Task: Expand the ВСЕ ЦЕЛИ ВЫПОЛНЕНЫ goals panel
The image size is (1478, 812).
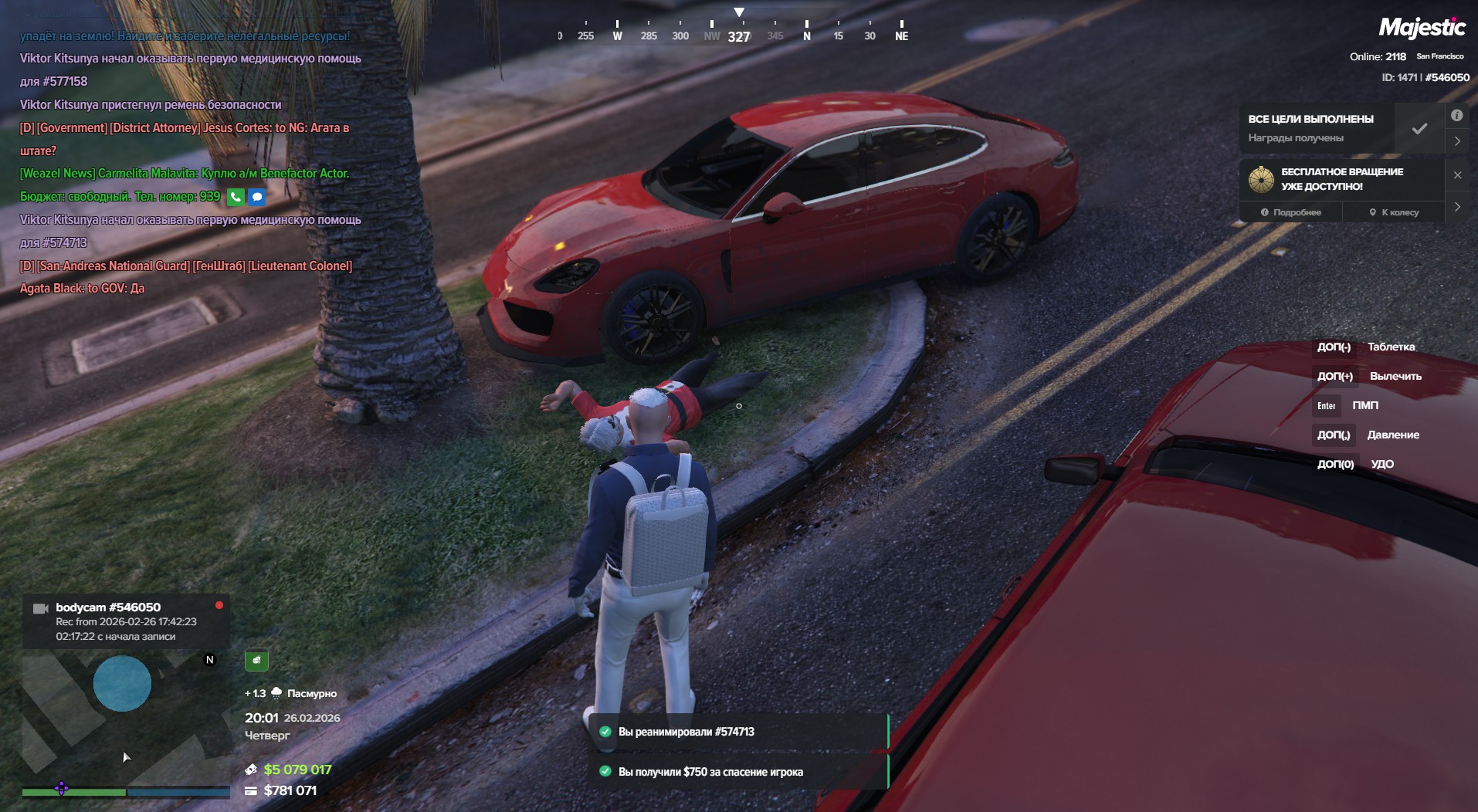Action: pos(1457,141)
